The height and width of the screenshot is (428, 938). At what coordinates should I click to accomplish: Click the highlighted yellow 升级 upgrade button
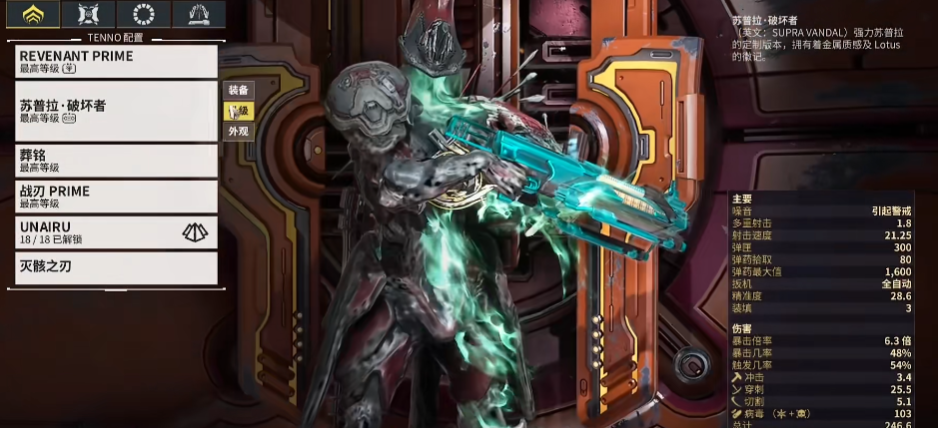click(x=238, y=111)
